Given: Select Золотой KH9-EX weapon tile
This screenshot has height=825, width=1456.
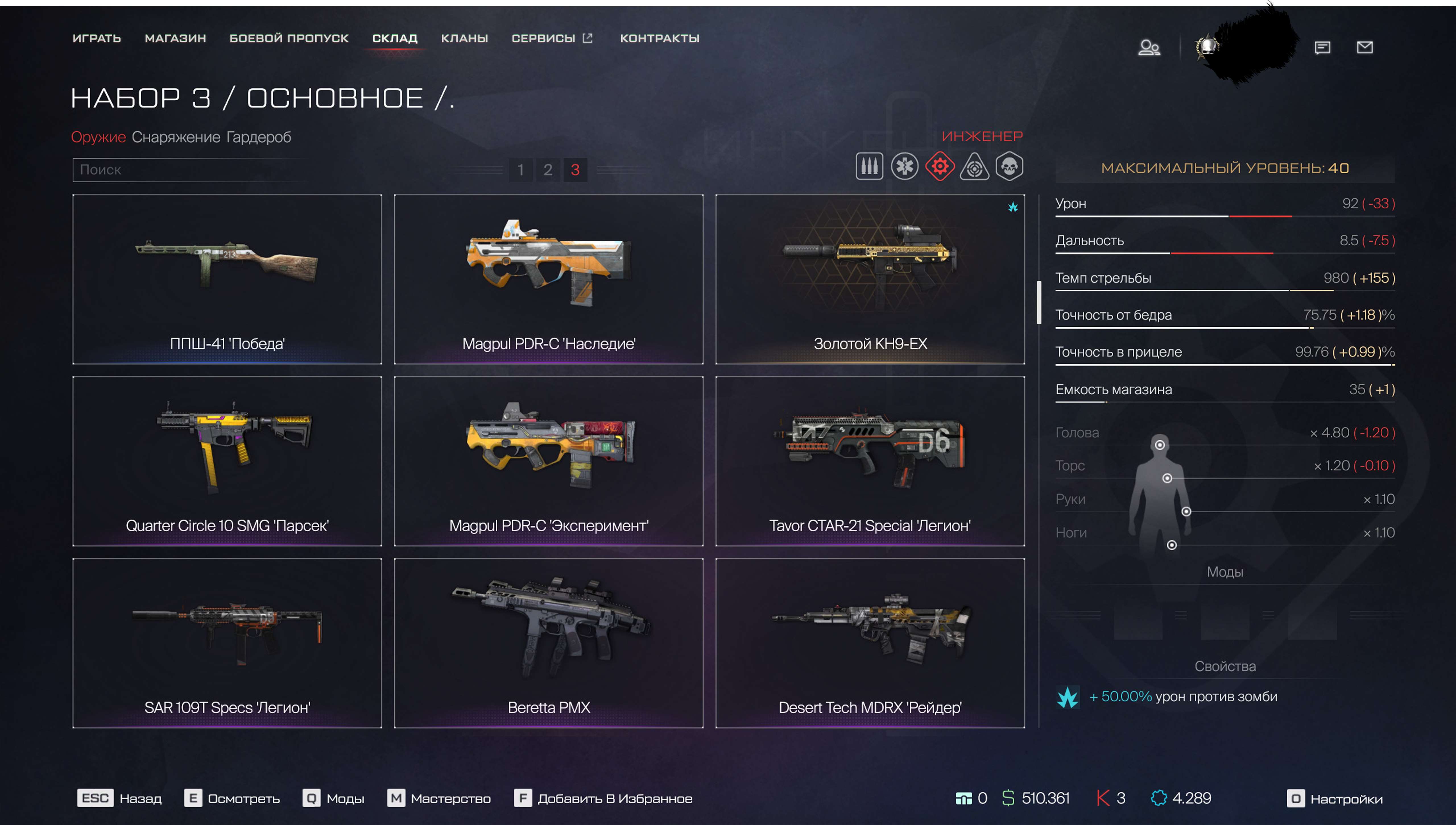Looking at the screenshot, I should coord(870,279).
